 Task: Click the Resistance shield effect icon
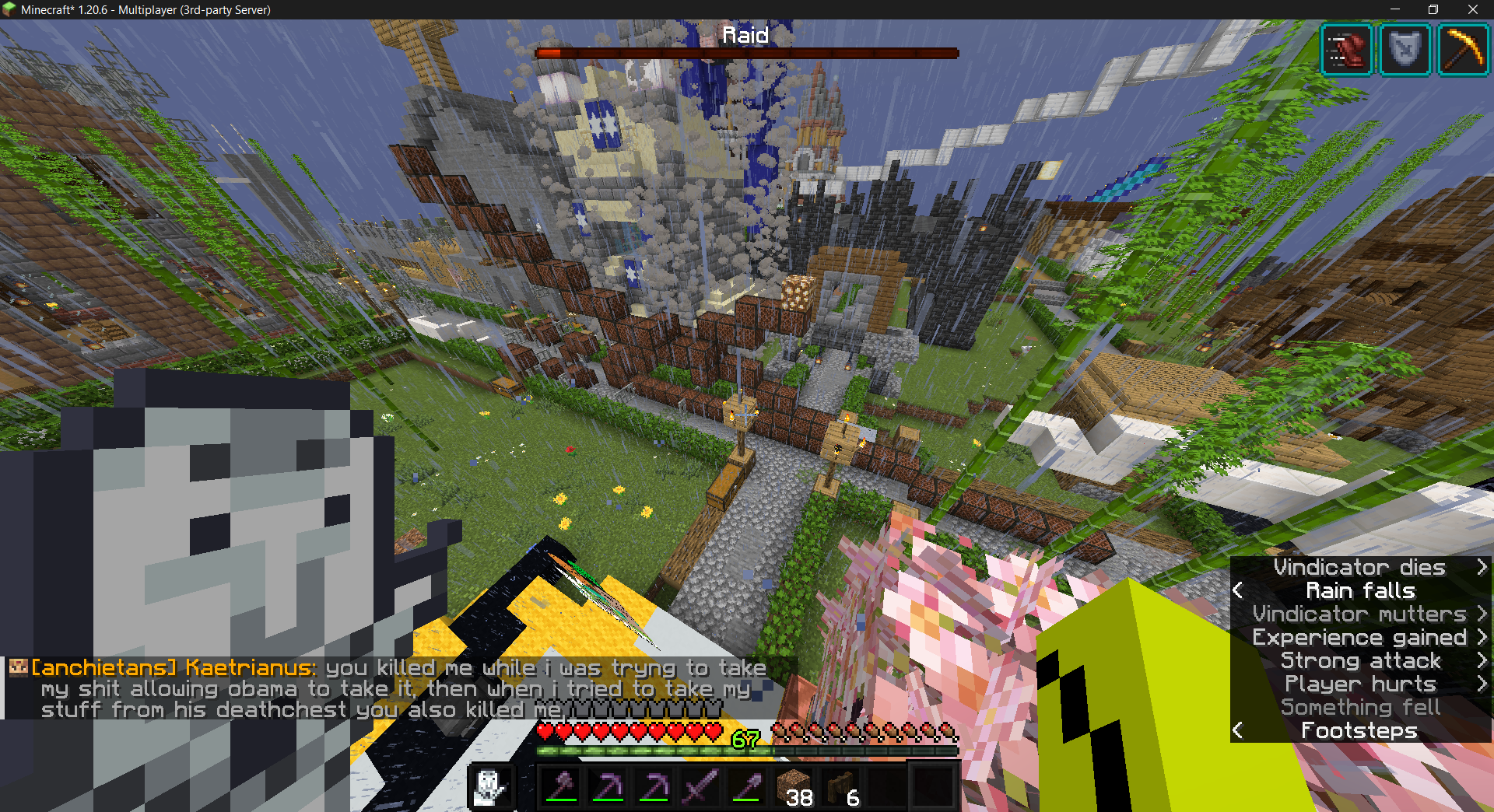click(x=1405, y=51)
